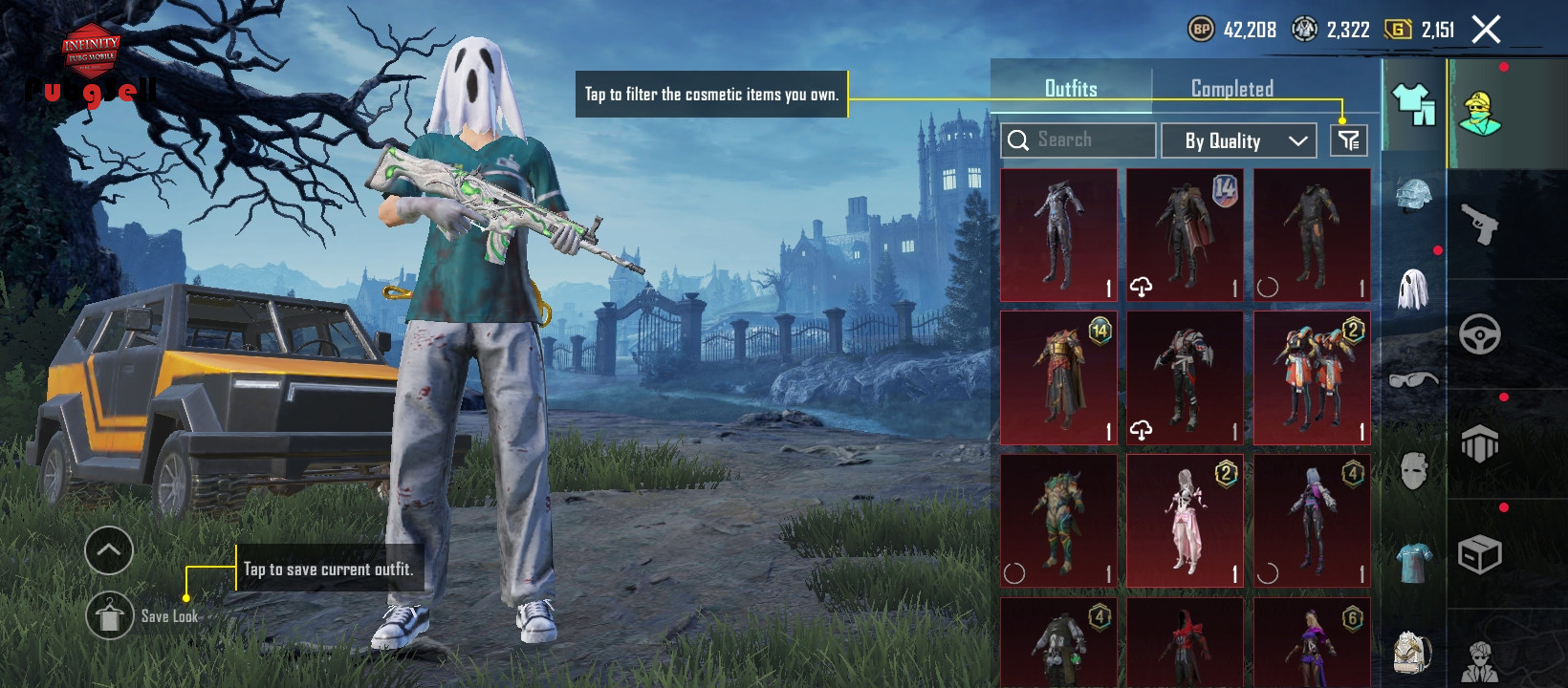The width and height of the screenshot is (1568, 688).
Task: Open the crate box category
Action: (1479, 554)
